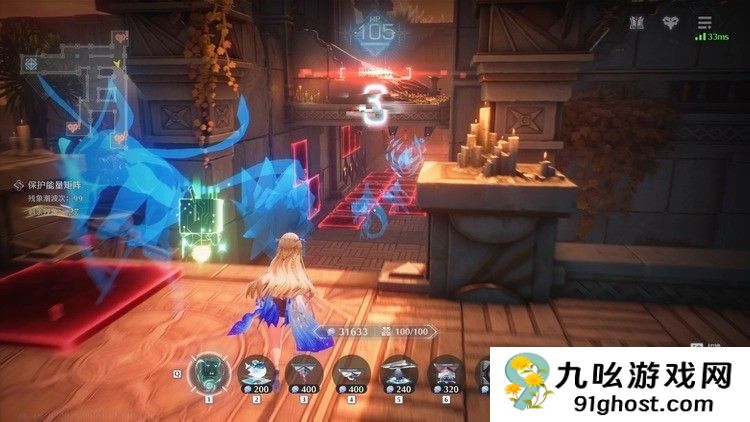The image size is (750, 422).
Task: Select the green creature skill in slot 1
Action: [210, 371]
